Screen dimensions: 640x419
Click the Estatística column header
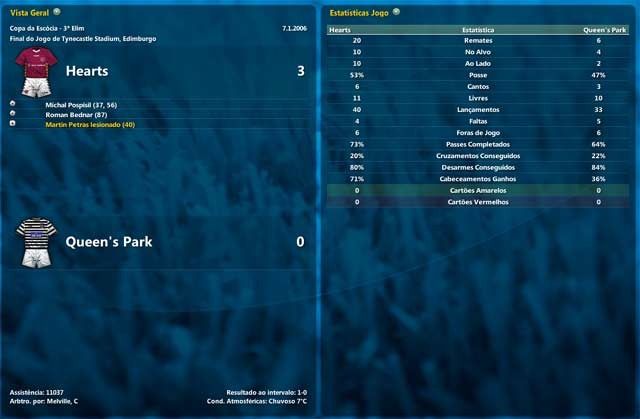[x=477, y=30]
